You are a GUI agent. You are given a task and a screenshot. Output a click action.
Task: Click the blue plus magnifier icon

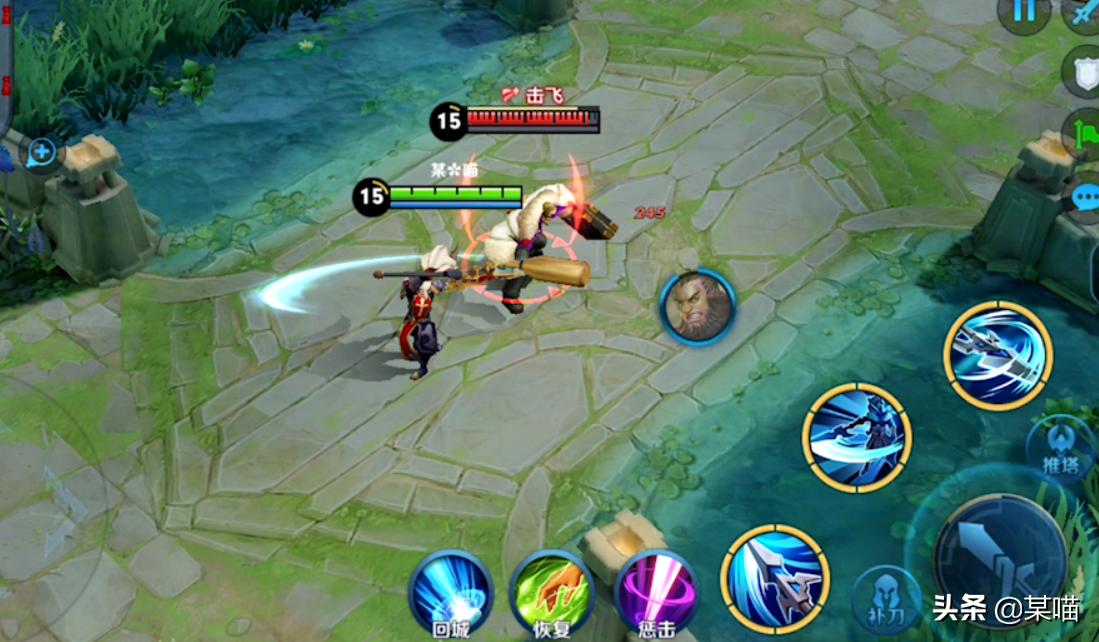click(42, 153)
